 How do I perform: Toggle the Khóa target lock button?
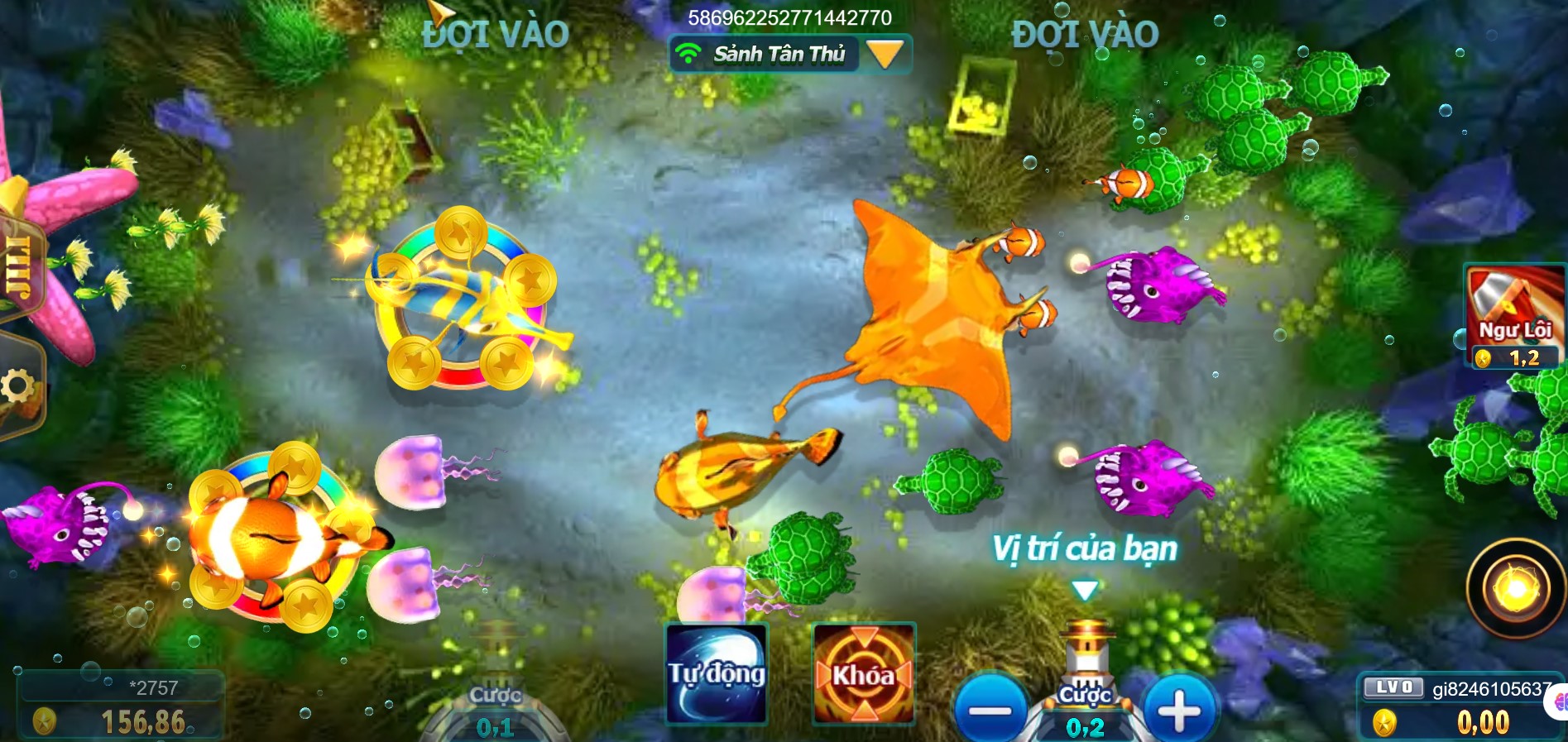[x=863, y=674]
